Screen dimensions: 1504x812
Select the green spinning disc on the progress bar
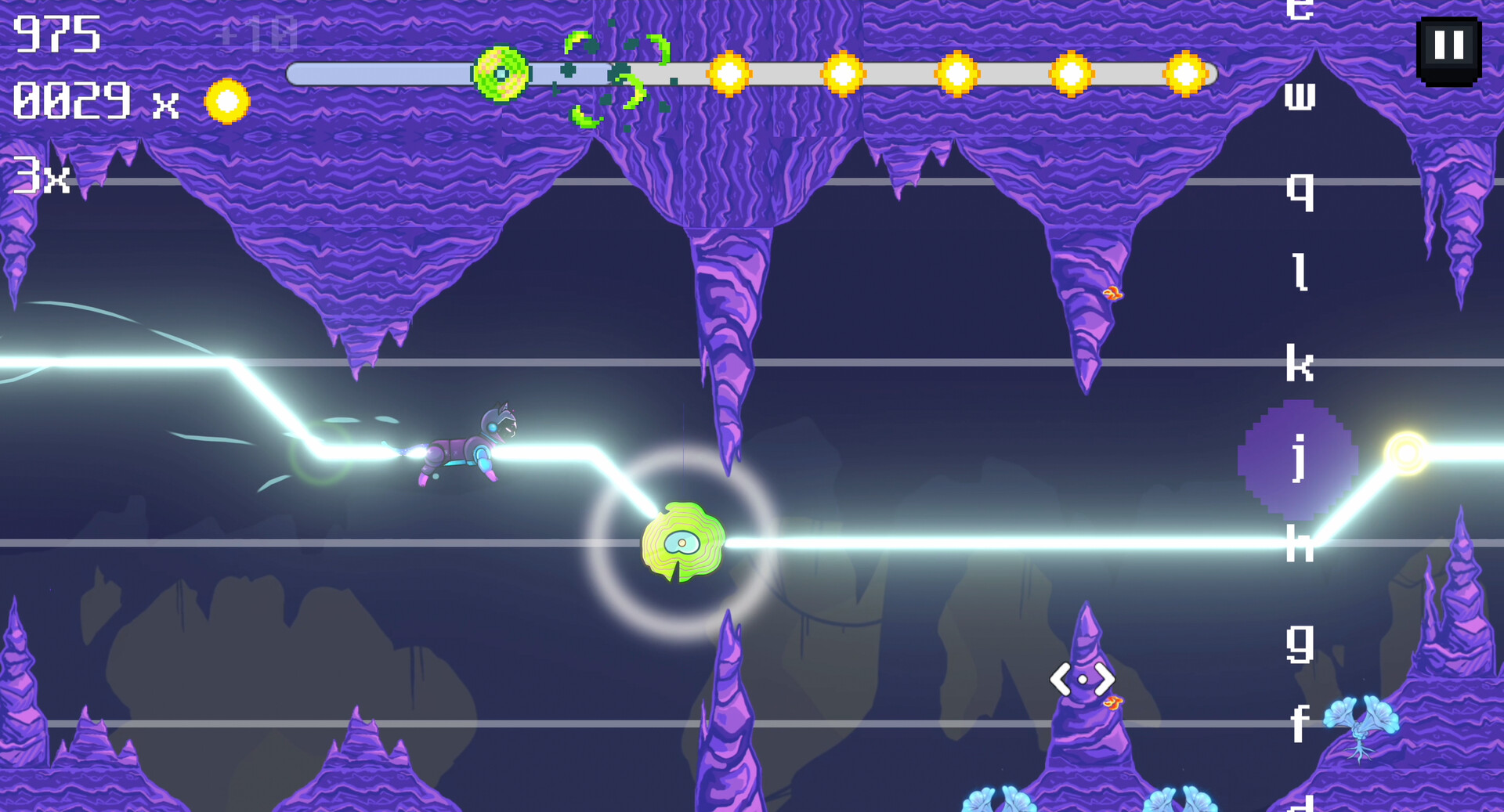[x=500, y=74]
